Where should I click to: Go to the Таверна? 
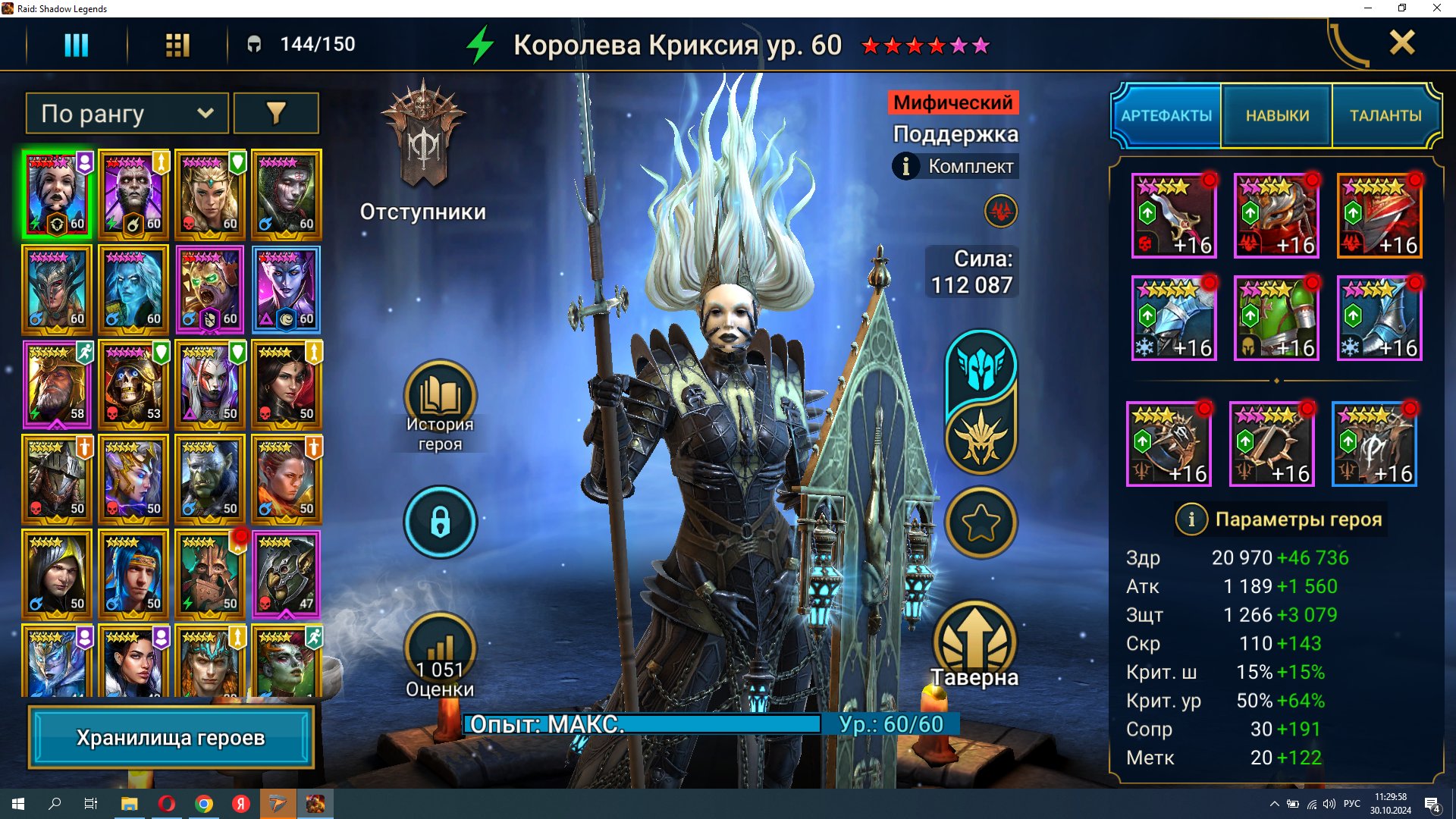pyautogui.click(x=974, y=645)
